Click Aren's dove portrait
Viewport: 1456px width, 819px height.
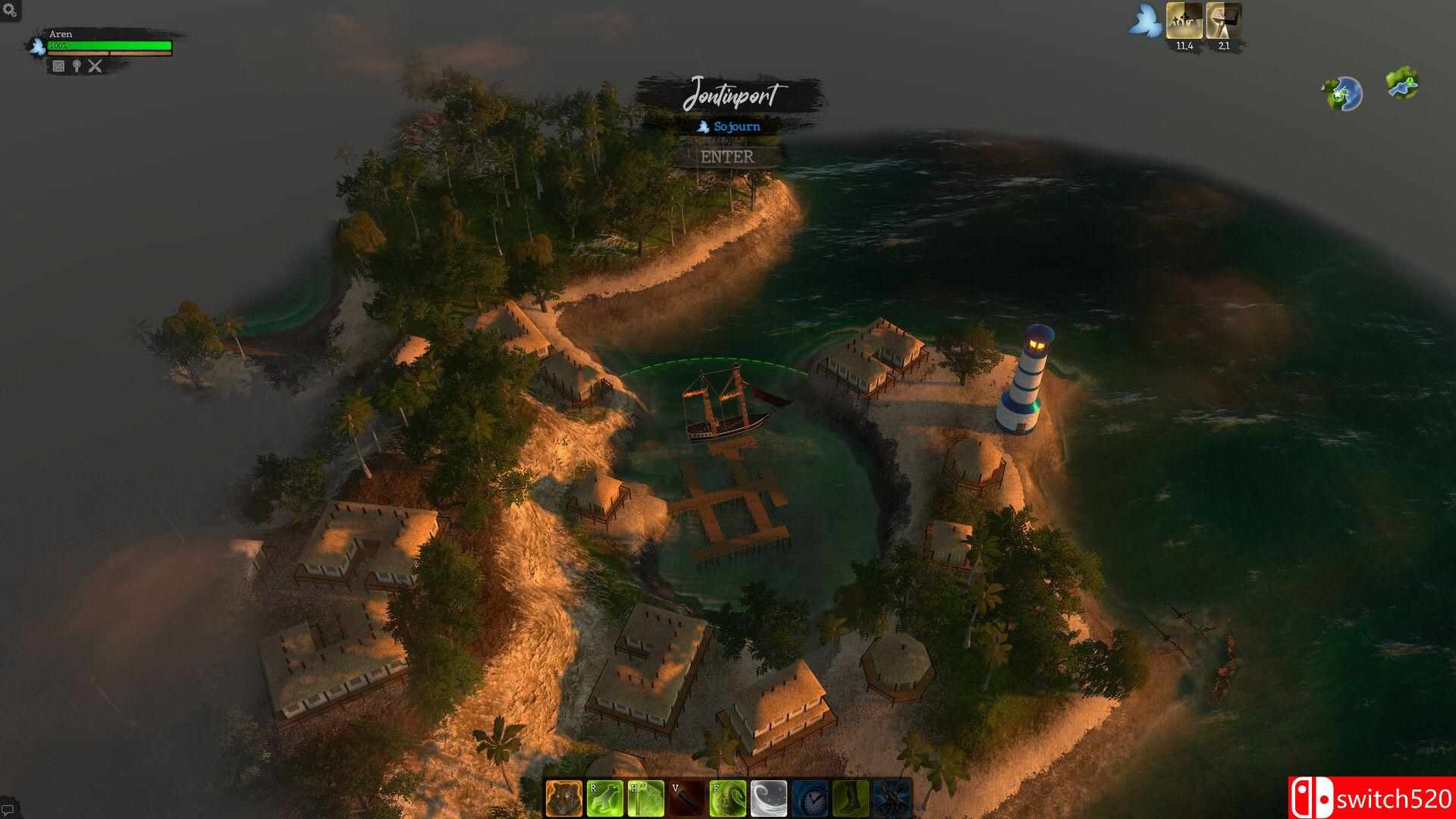[x=36, y=45]
